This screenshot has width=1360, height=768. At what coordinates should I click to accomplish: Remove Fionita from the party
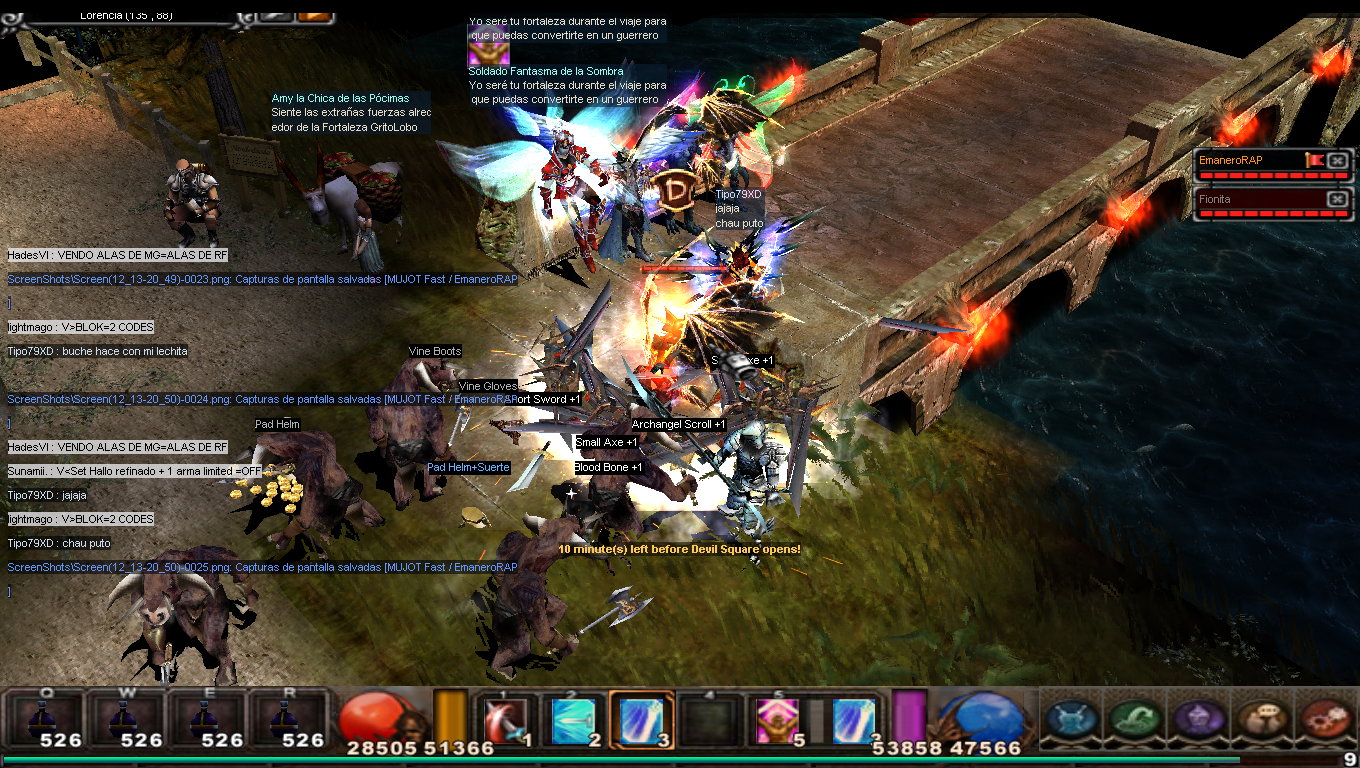(1338, 199)
